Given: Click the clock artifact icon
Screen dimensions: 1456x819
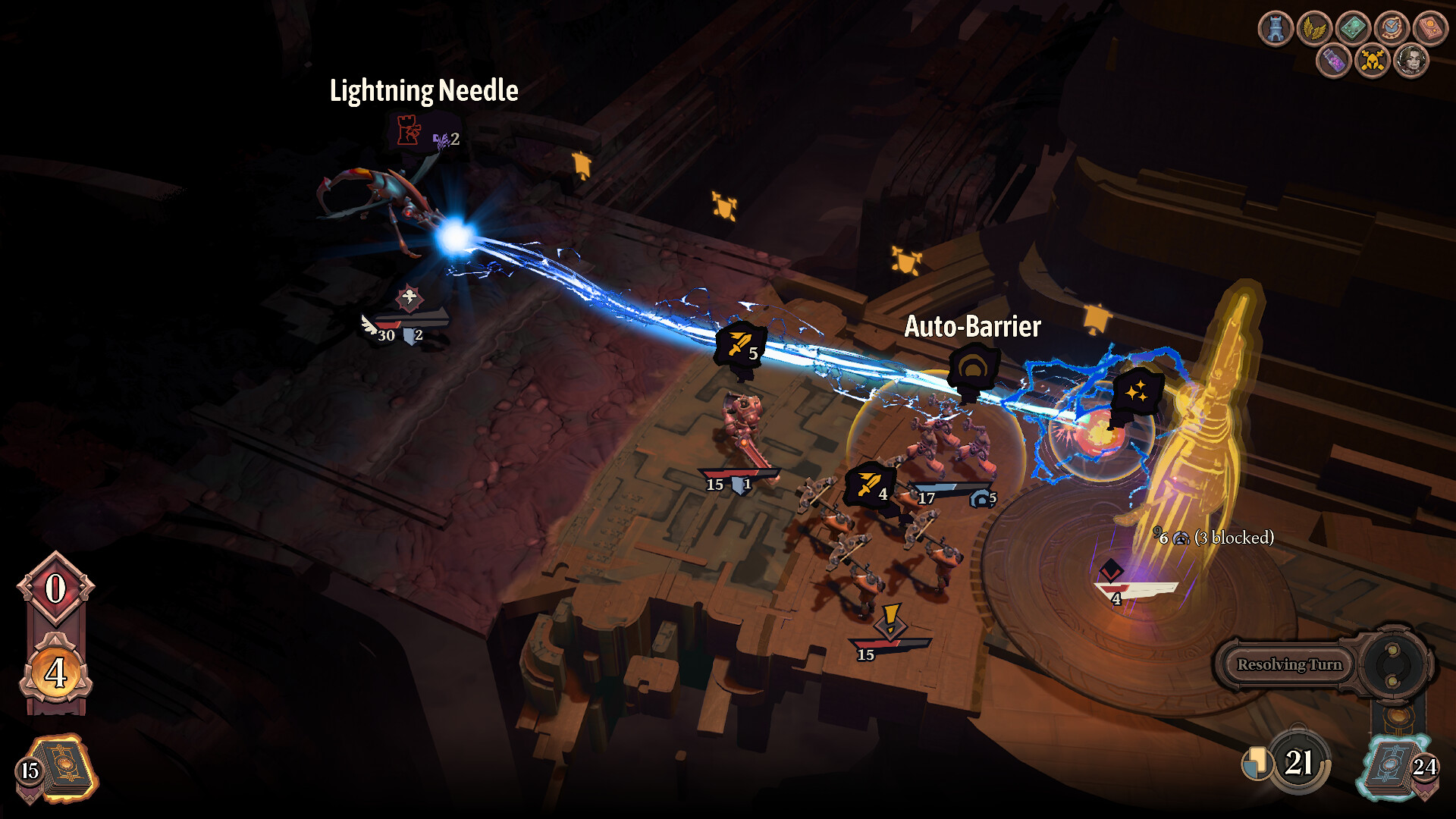Looking at the screenshot, I should 1392,29.
